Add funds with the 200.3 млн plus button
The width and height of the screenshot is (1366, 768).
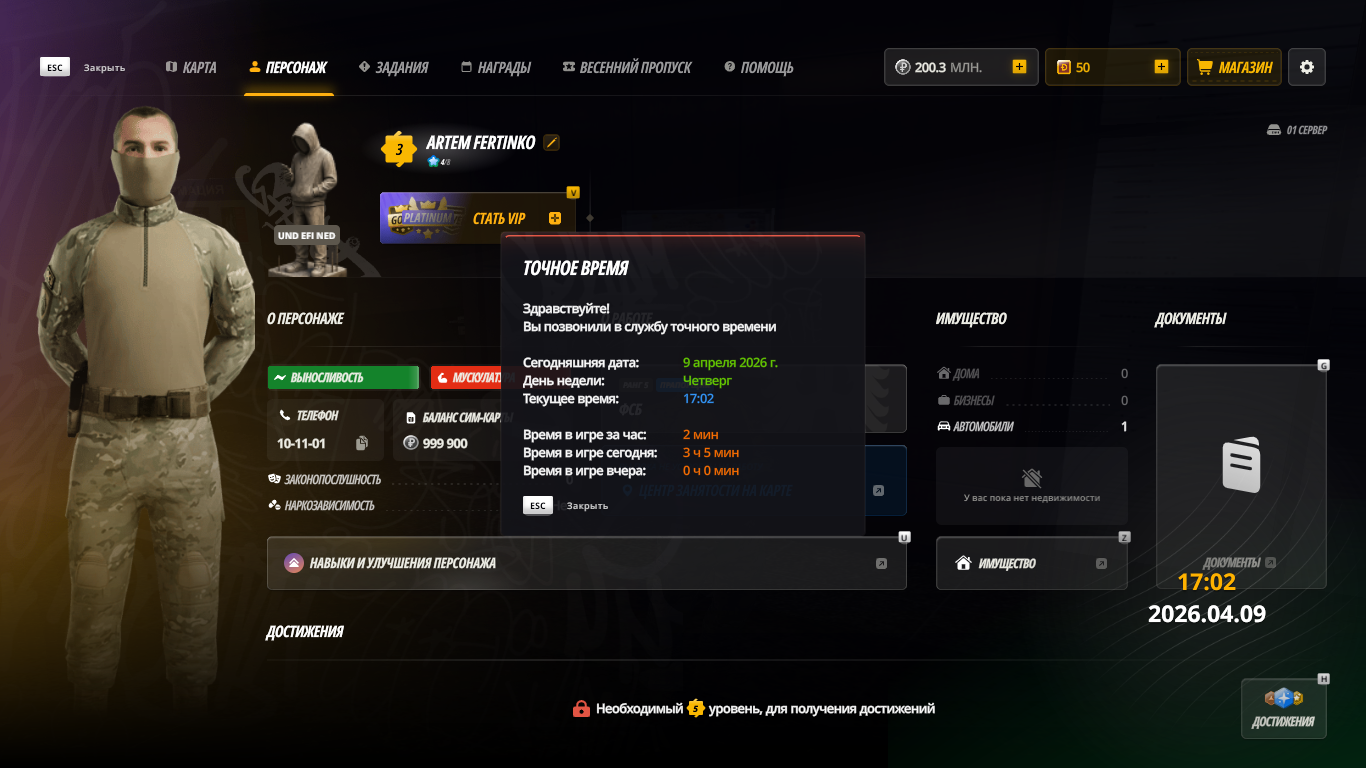(x=1019, y=67)
